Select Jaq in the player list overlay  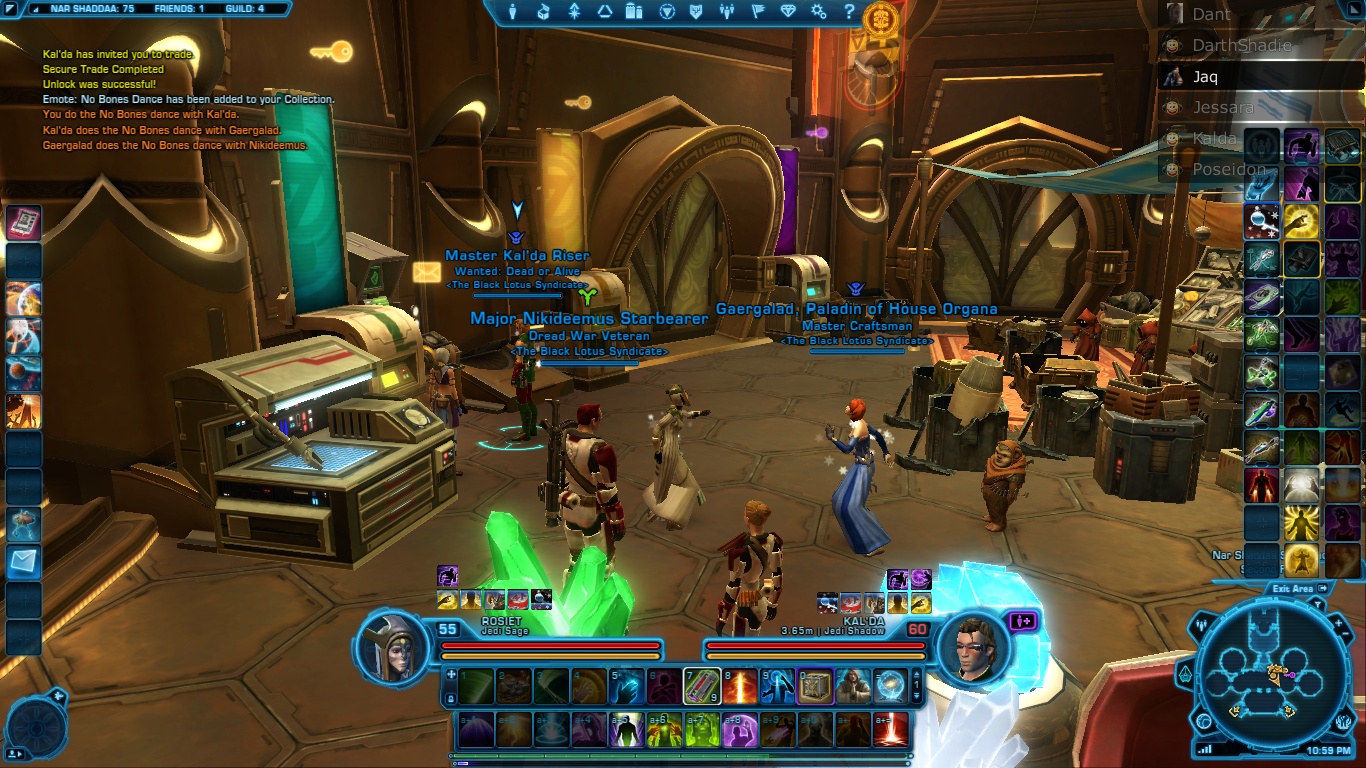point(1205,76)
